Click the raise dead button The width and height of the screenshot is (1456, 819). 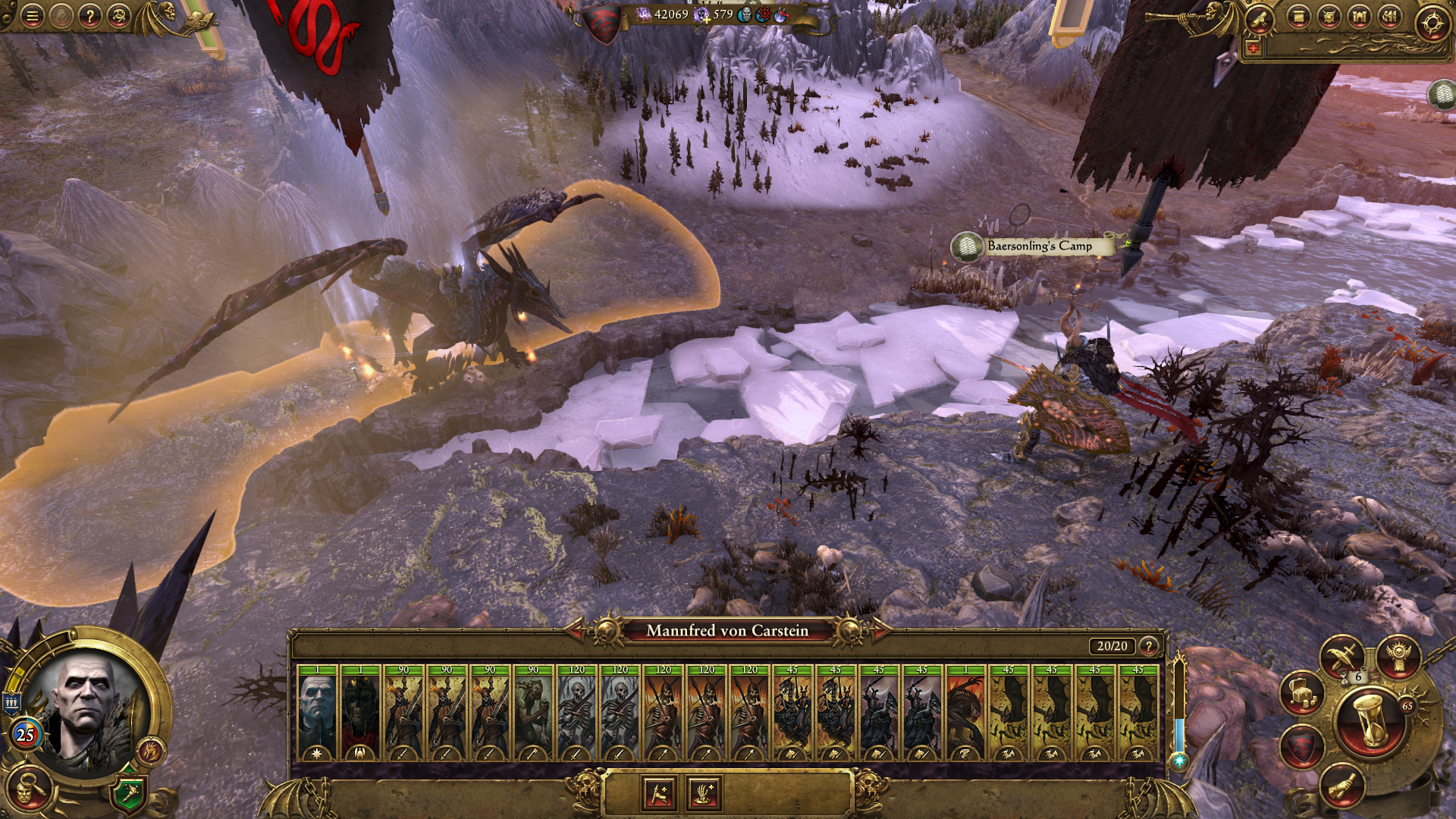[x=704, y=794]
